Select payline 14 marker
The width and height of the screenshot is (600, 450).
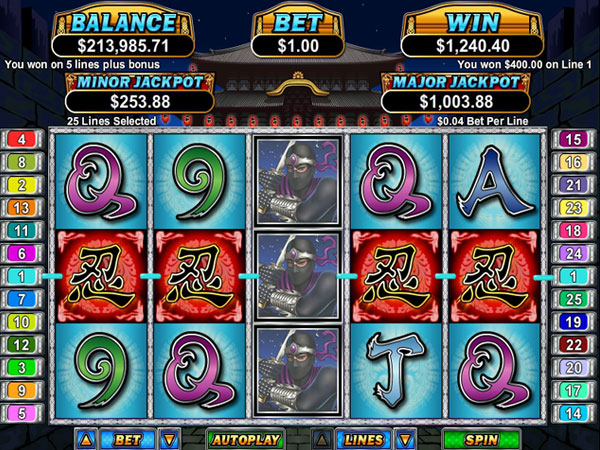tap(574, 412)
